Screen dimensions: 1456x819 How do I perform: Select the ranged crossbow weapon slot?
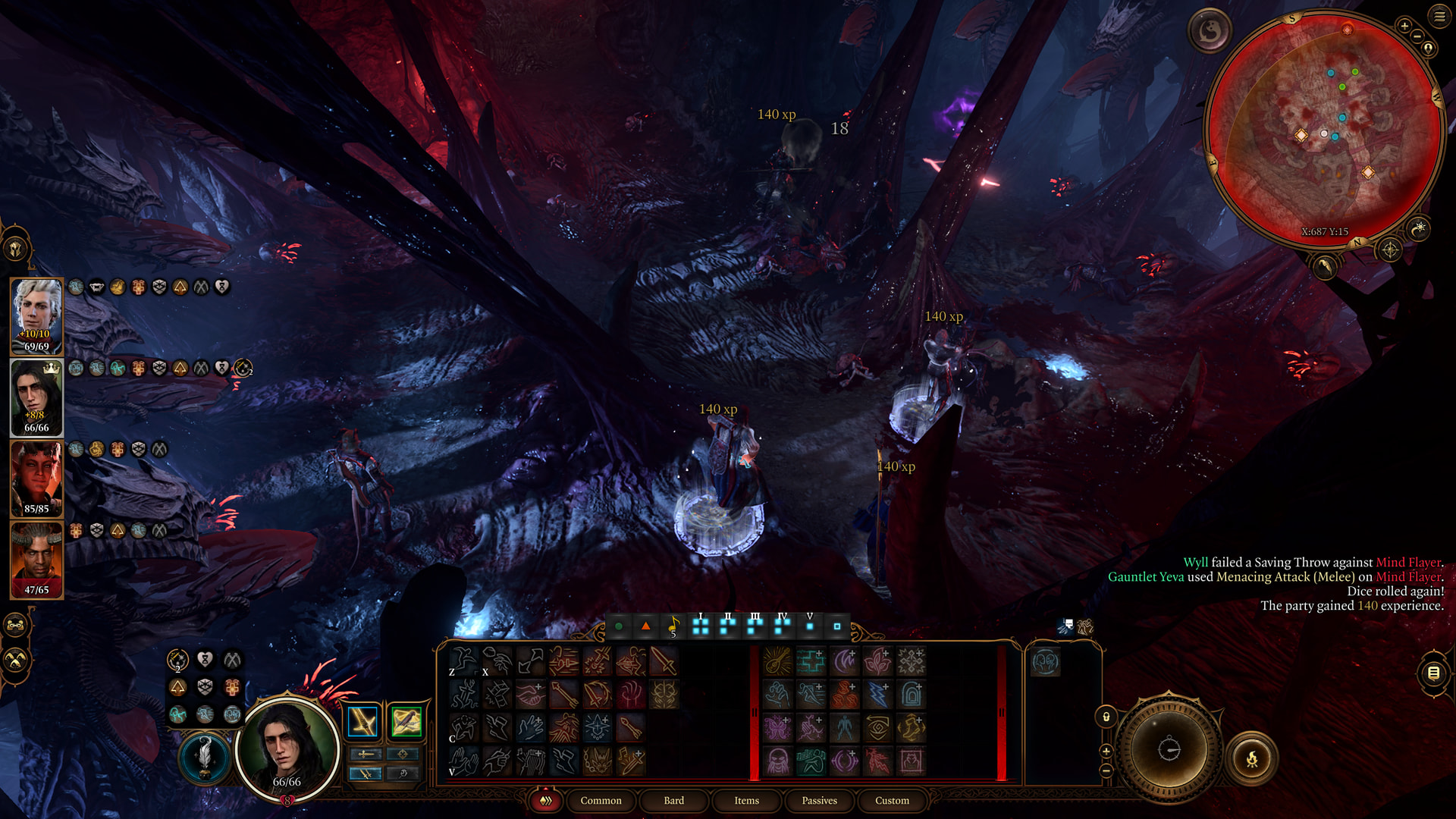click(x=406, y=722)
